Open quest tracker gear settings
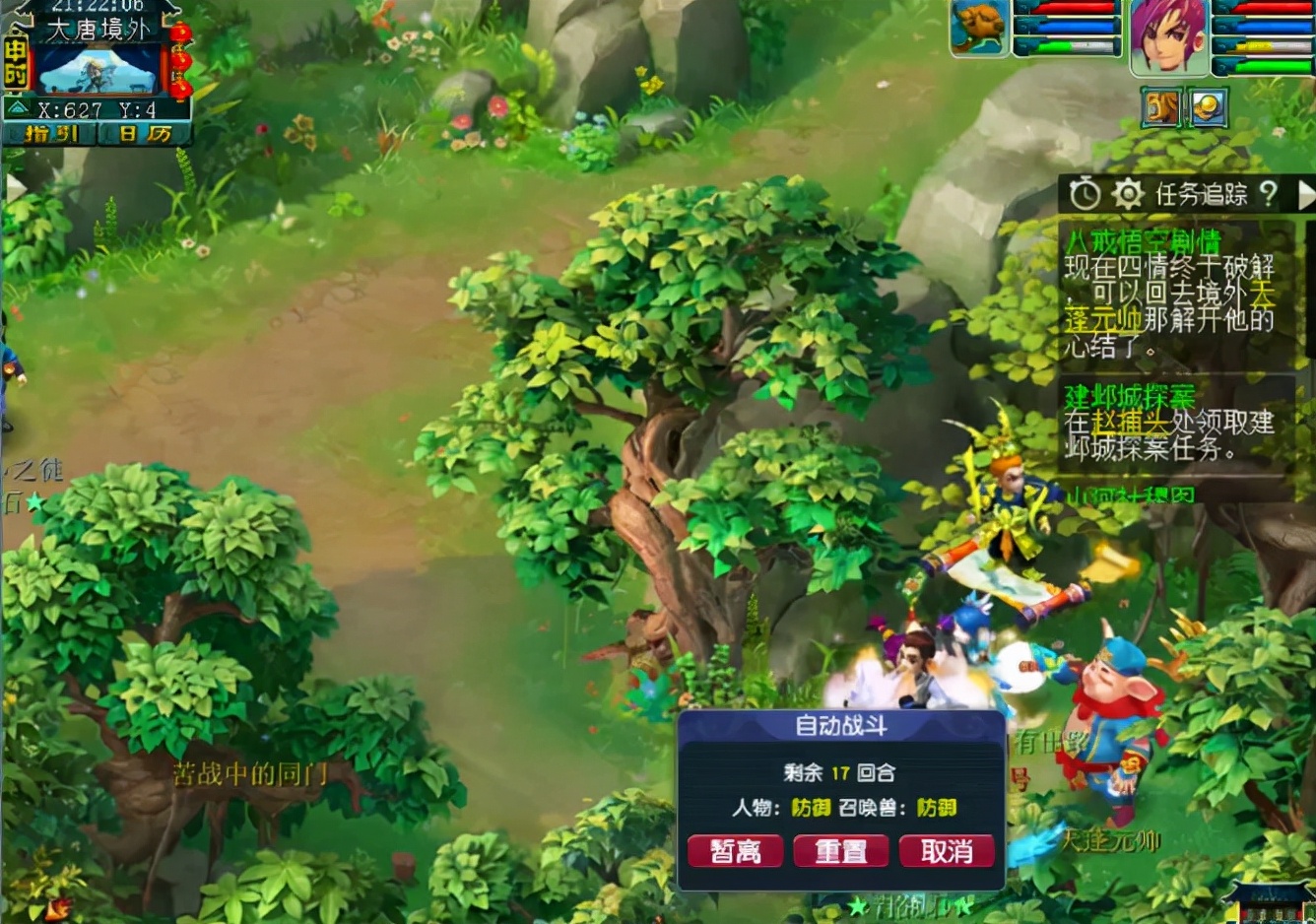Screen dimensions: 1316x924 (1127, 194)
